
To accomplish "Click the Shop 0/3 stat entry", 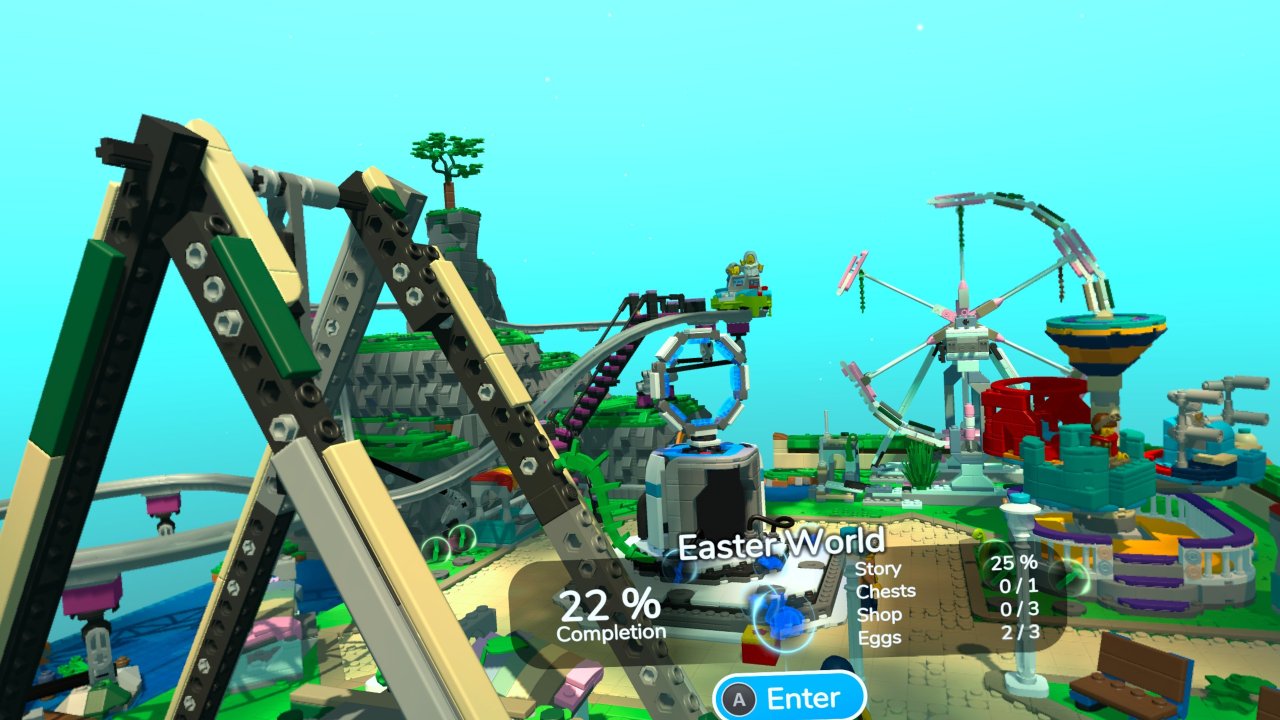I will [x=881, y=613].
